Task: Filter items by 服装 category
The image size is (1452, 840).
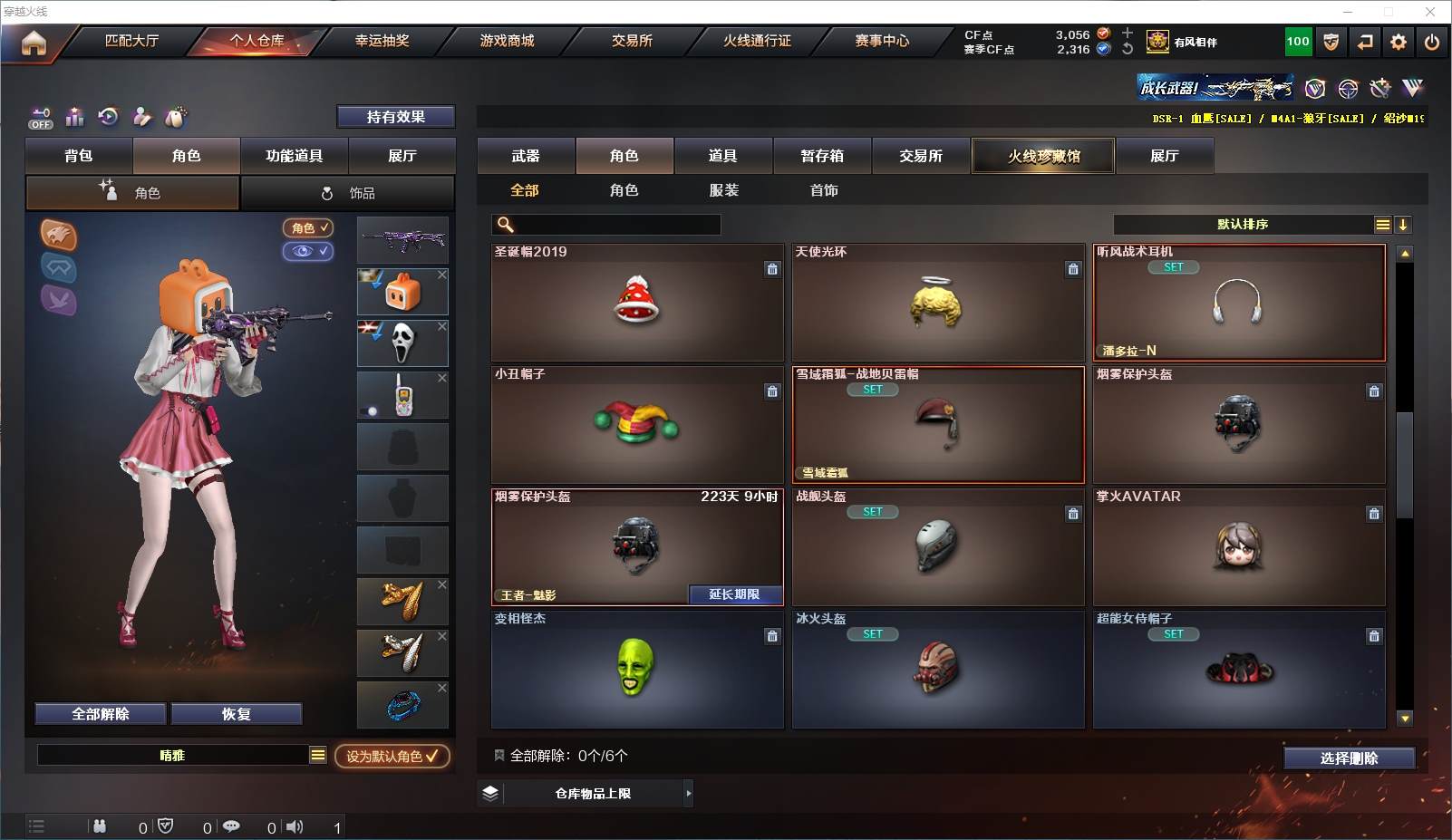Action: click(x=723, y=190)
